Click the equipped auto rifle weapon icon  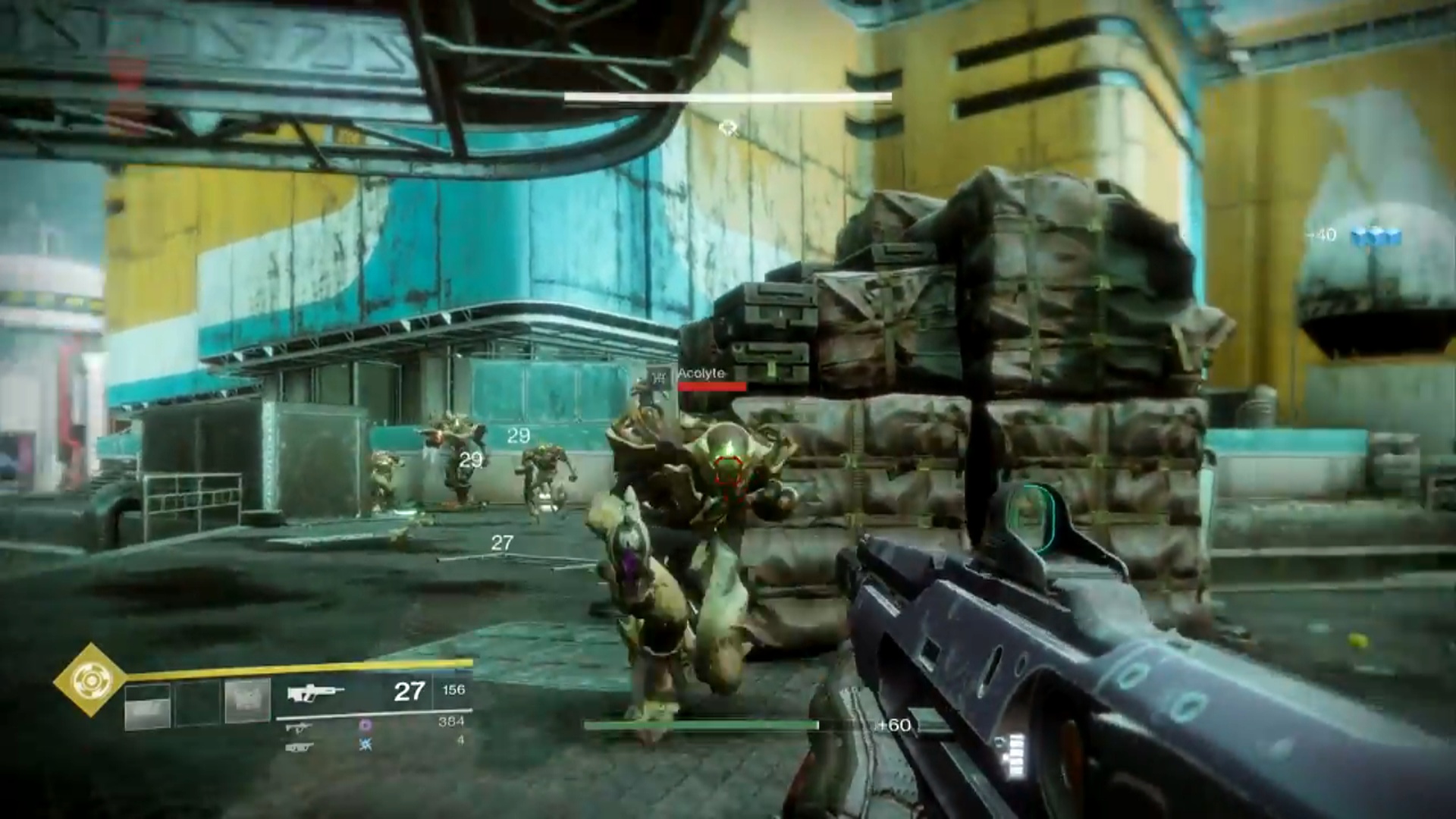[x=315, y=692]
